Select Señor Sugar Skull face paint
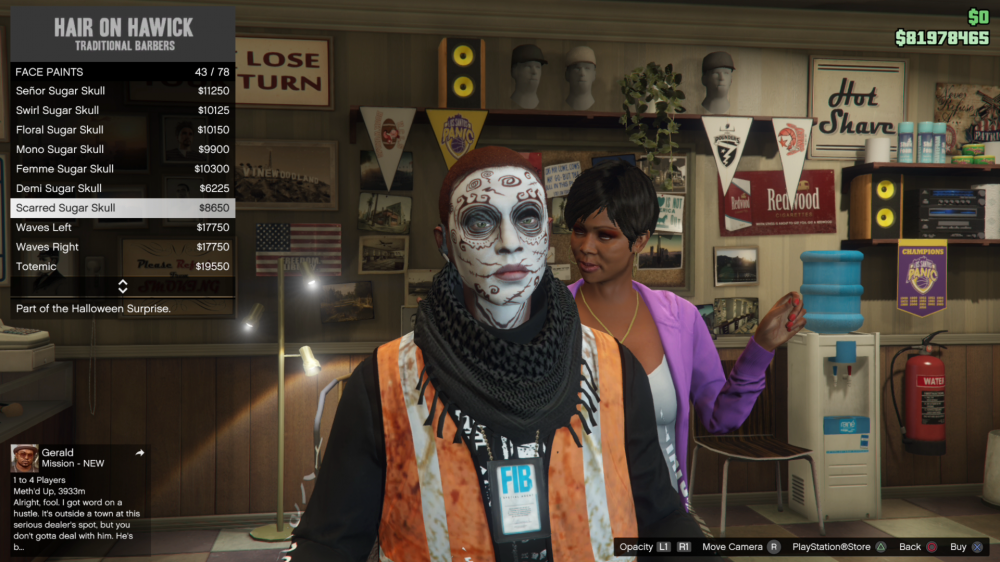This screenshot has width=1000, height=562. pos(122,91)
